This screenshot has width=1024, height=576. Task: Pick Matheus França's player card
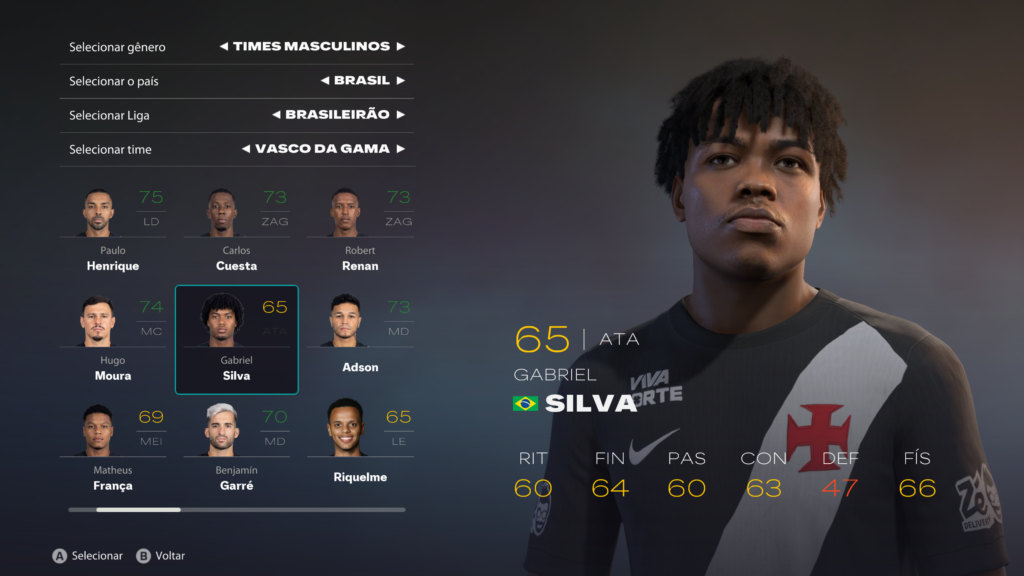click(x=113, y=450)
